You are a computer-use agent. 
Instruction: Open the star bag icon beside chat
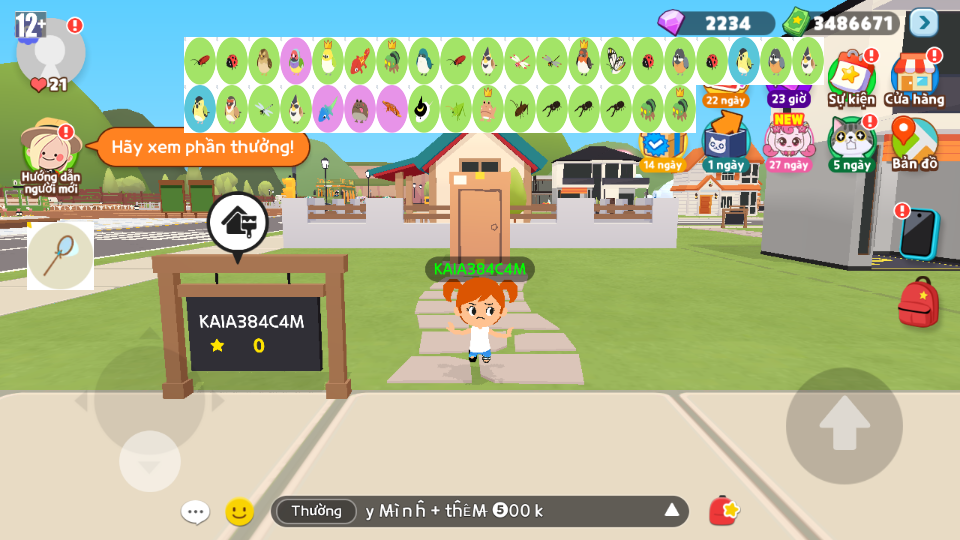[x=724, y=511]
